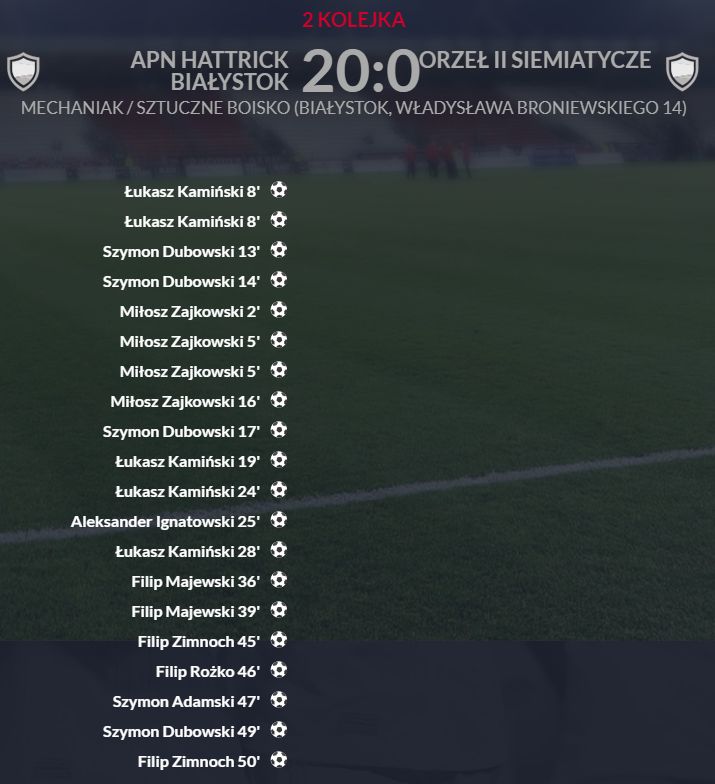Viewport: 715px width, 784px height.
Task: Open Filip Zimnoch's 50' goal entry
Action: point(198,761)
